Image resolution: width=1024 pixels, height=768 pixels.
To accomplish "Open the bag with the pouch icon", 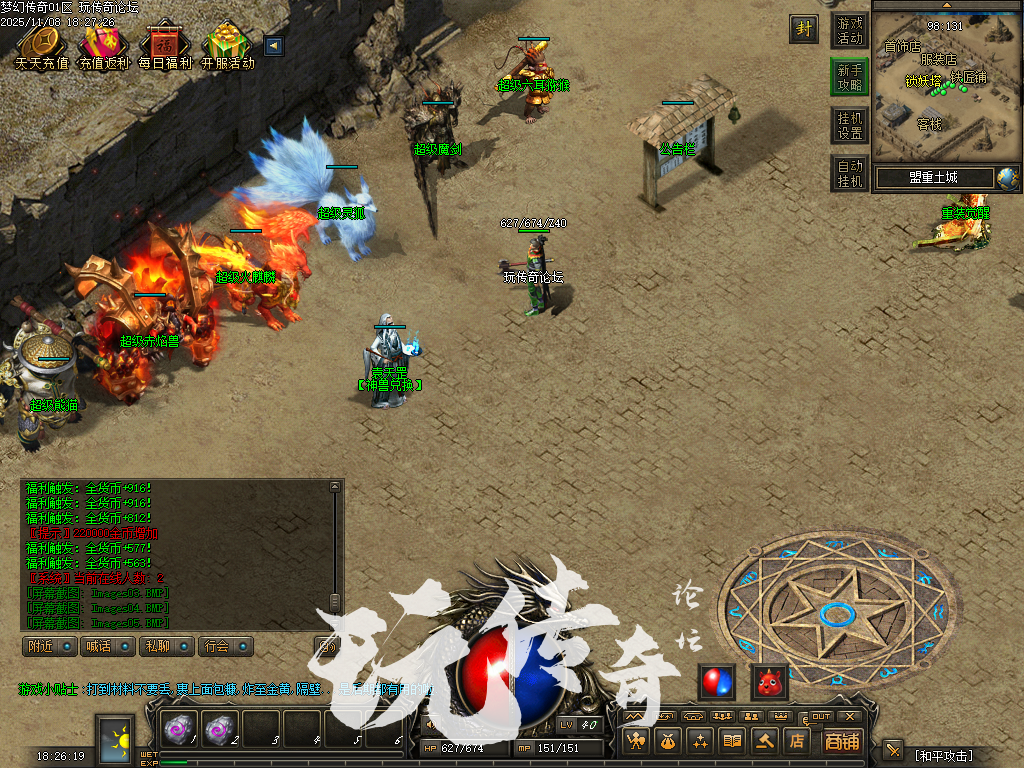I will click(x=666, y=741).
